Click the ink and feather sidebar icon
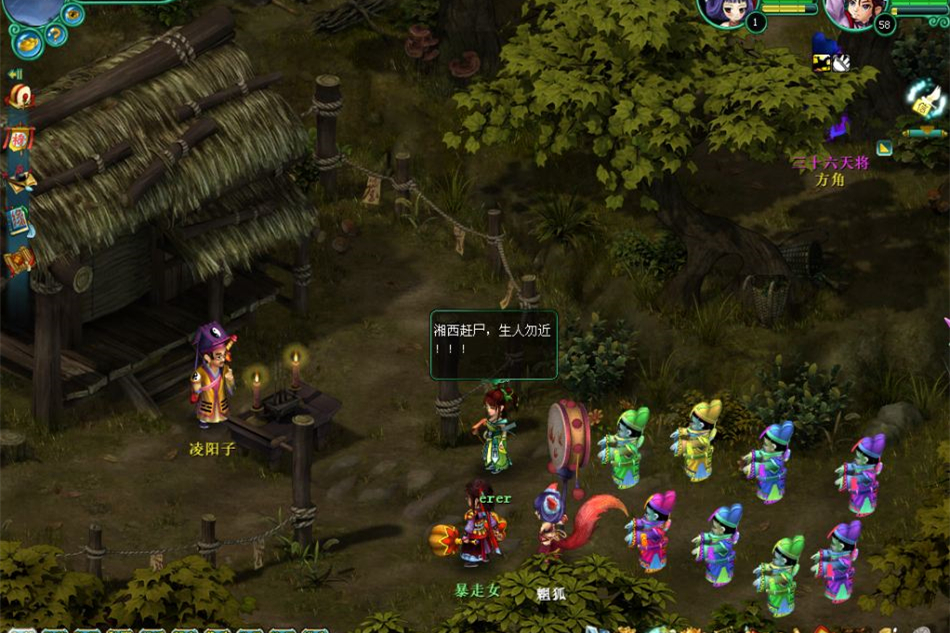Image resolution: width=950 pixels, height=633 pixels. [x=20, y=179]
